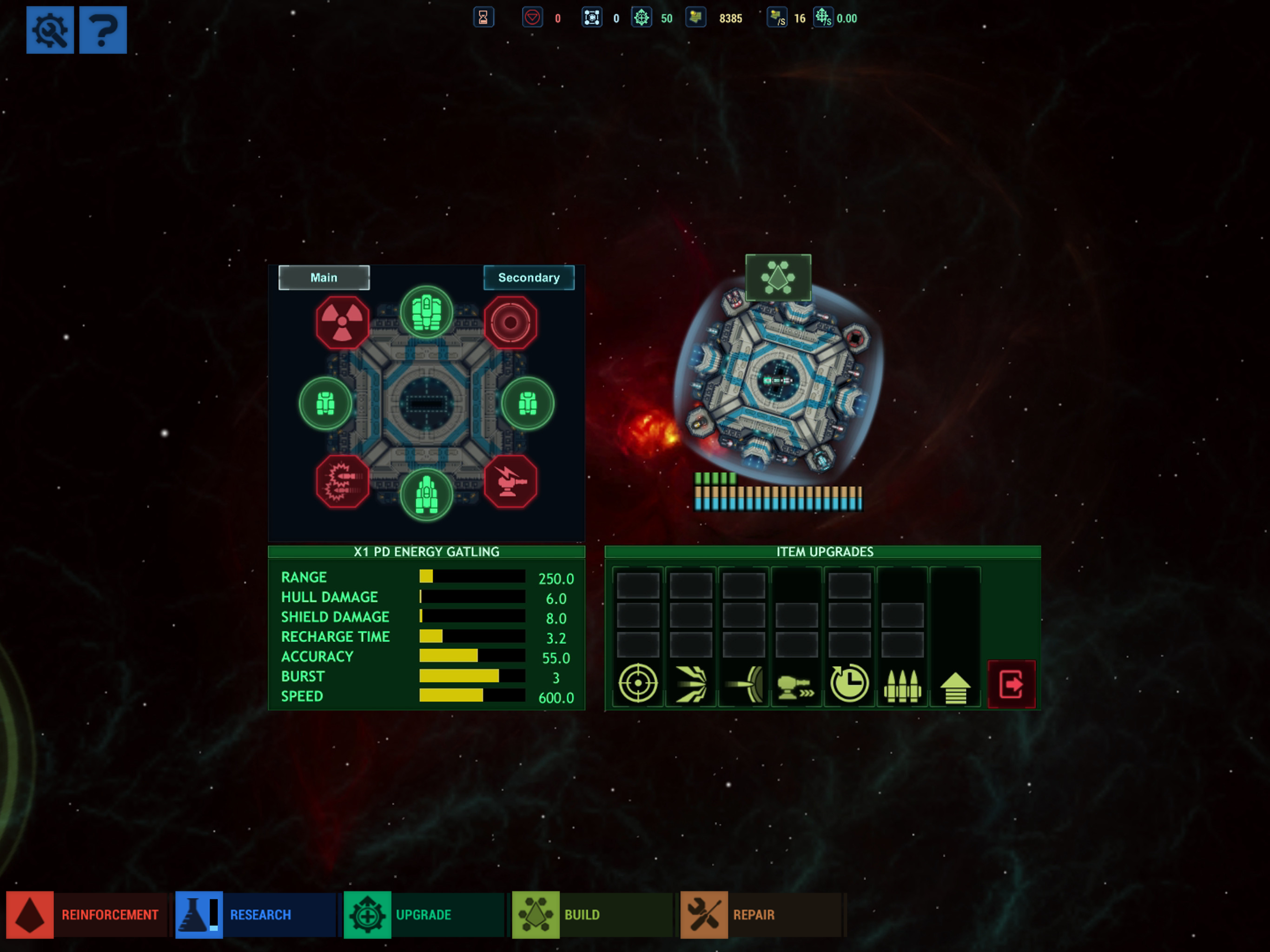Viewport: 1270px width, 952px height.
Task: Open the settings gear and wrench button
Action: tap(50, 30)
